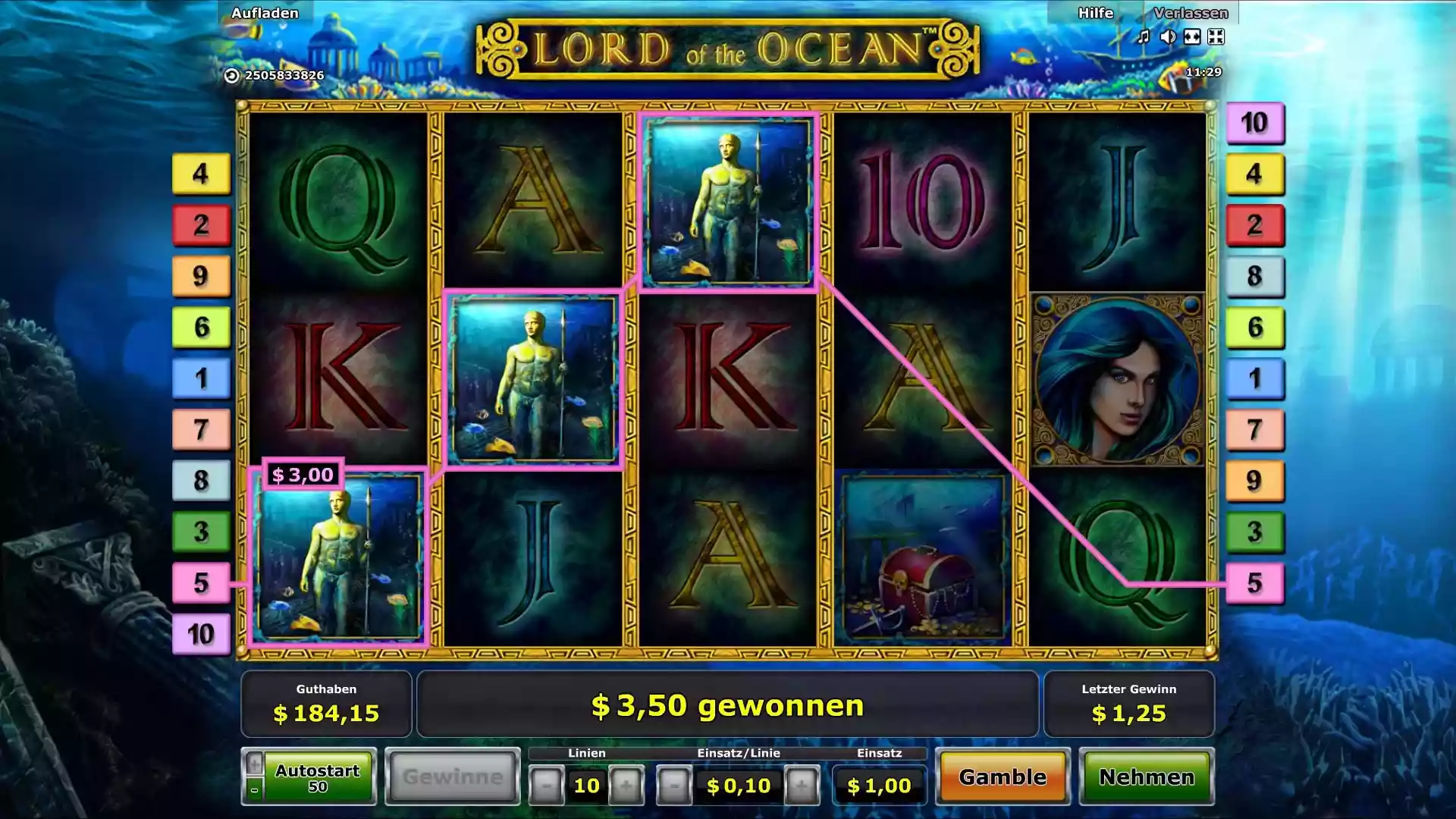Viewport: 1456px width, 819px height.
Task: Toggle the music note icon off
Action: 1144,36
